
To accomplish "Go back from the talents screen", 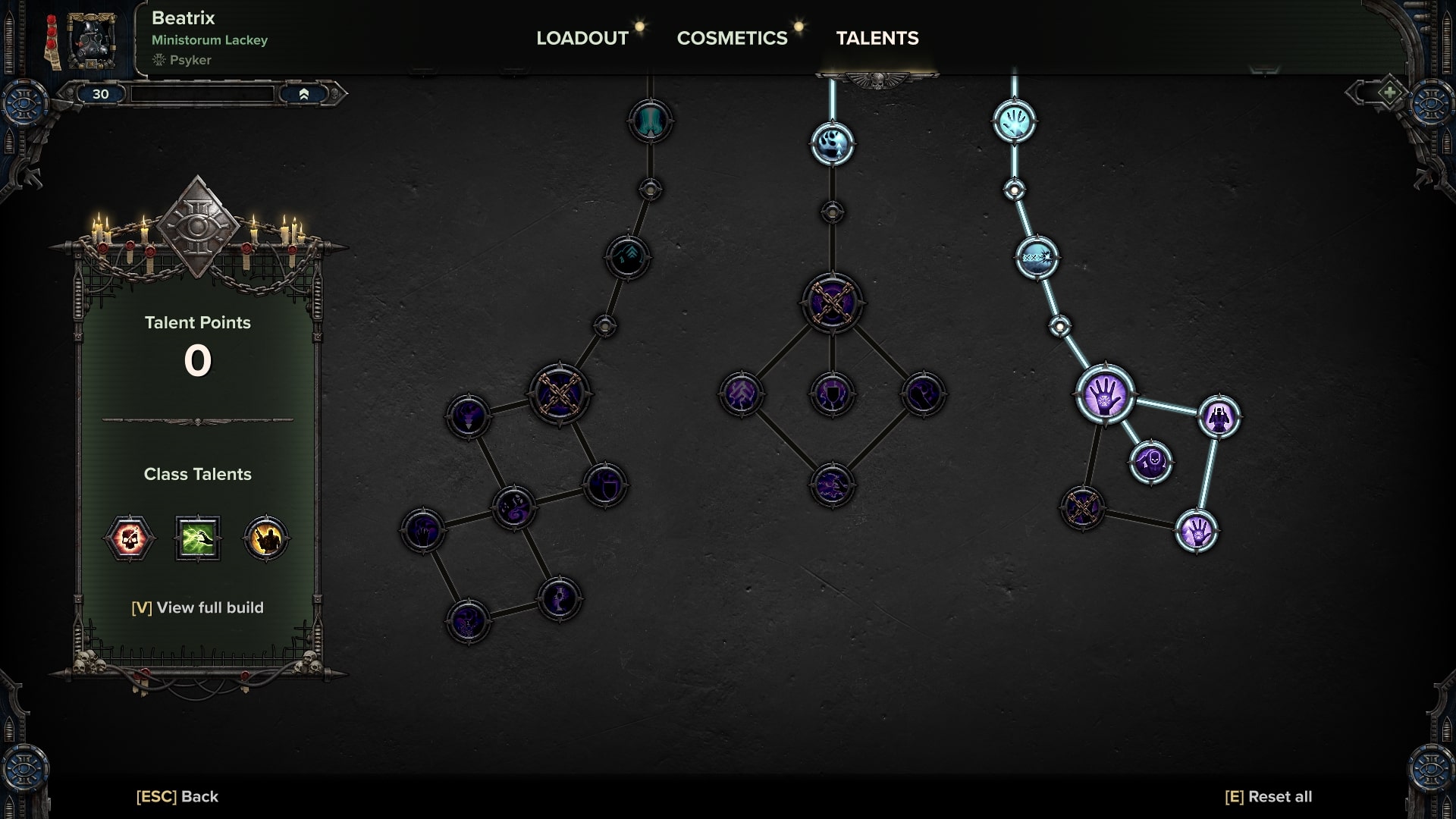I will click(177, 796).
